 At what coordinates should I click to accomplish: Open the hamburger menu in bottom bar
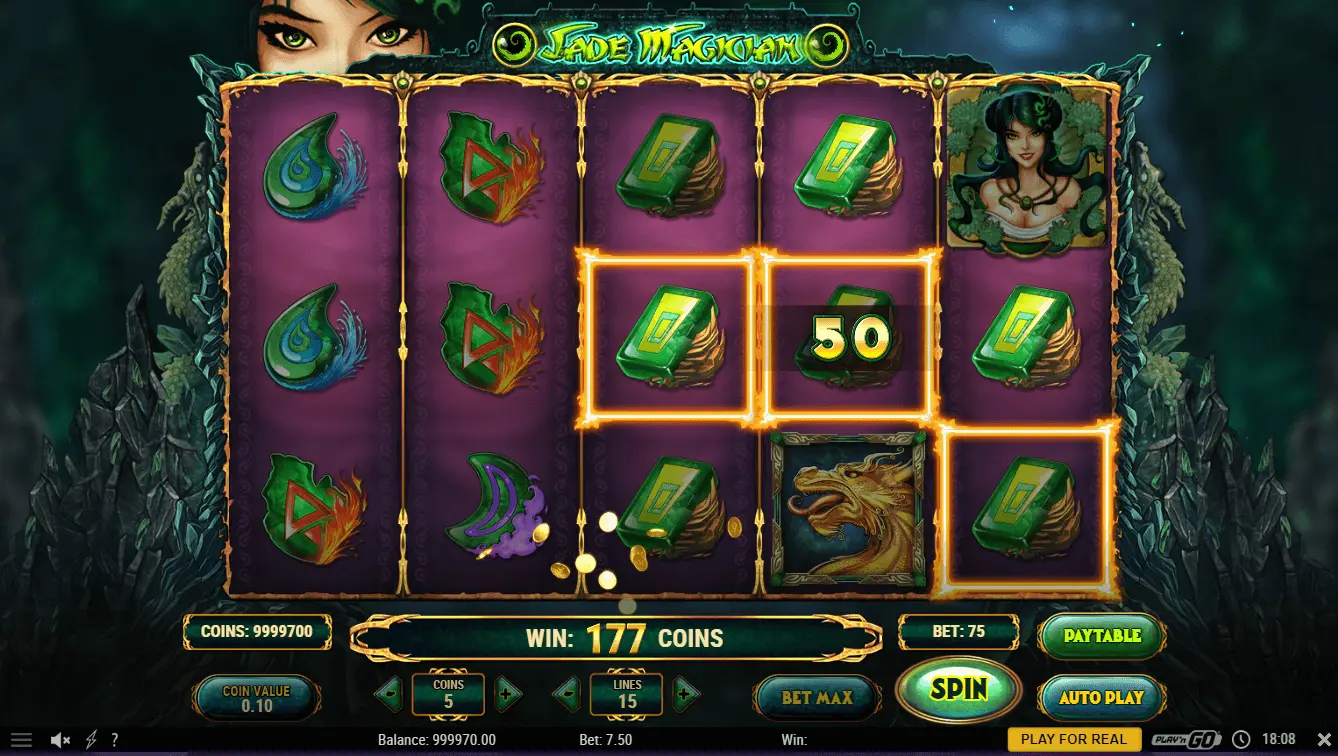tap(21, 740)
